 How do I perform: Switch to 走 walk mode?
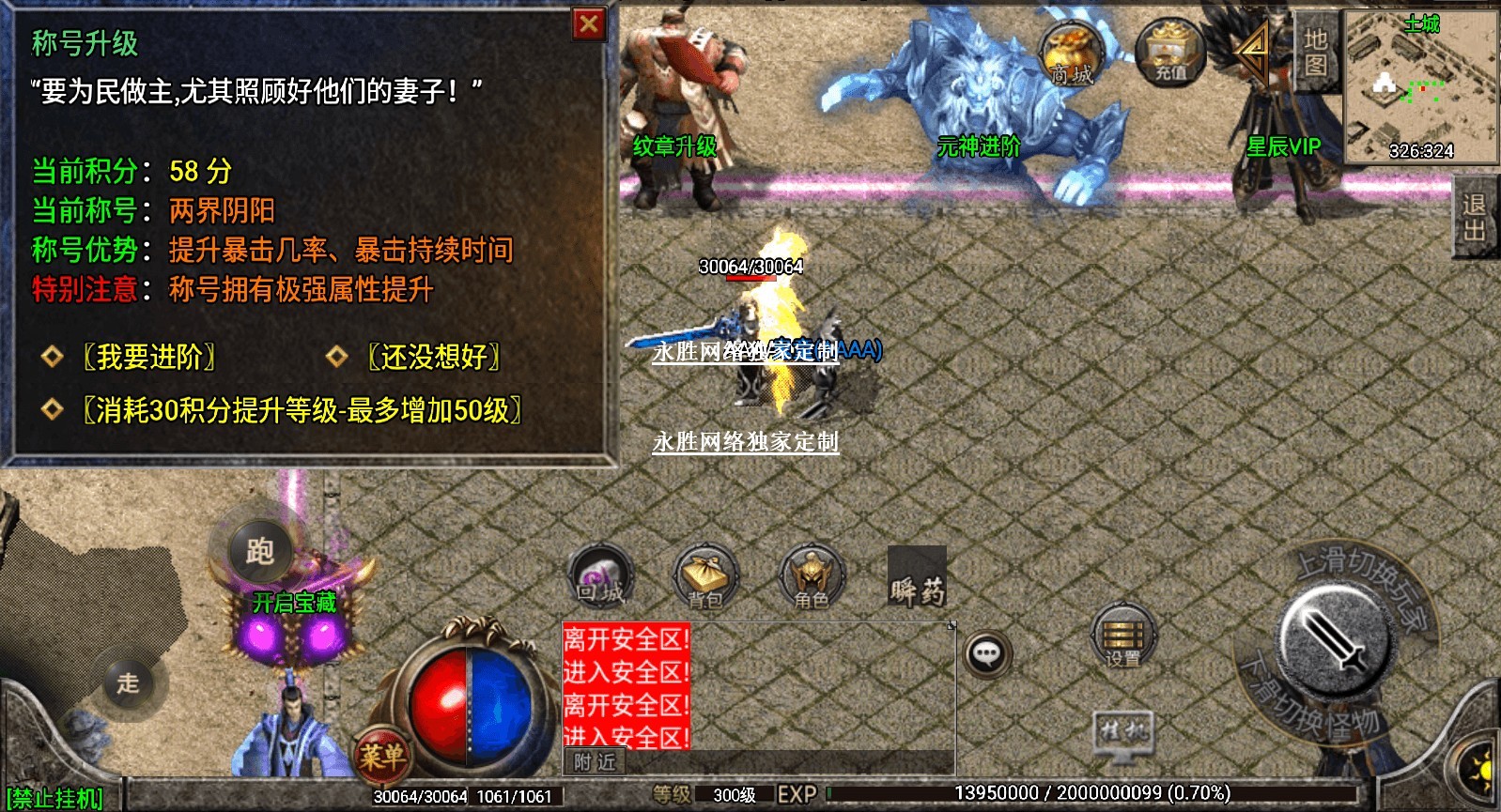pyautogui.click(x=128, y=682)
